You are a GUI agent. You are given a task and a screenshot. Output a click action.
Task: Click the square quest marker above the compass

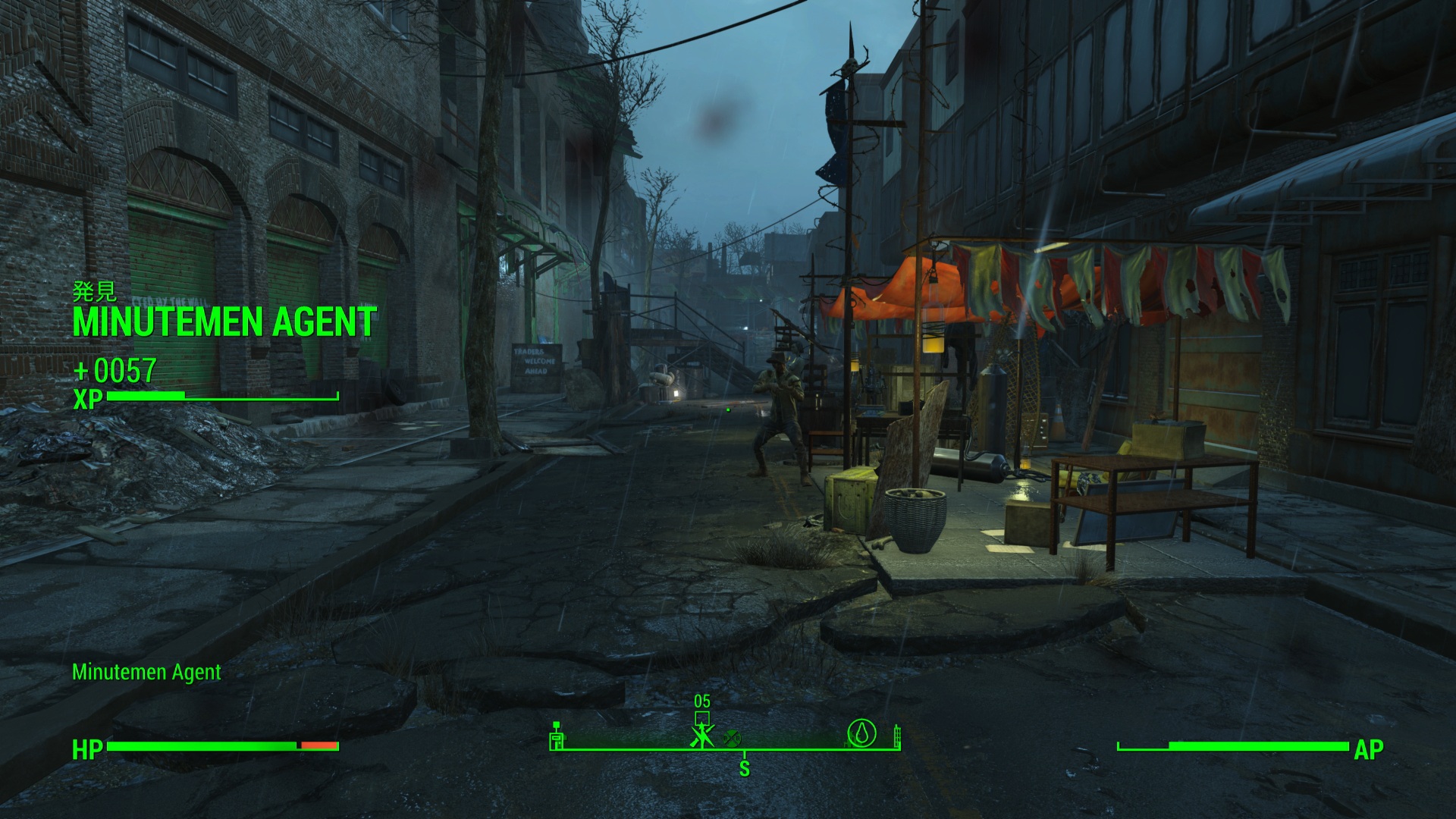coord(702,718)
